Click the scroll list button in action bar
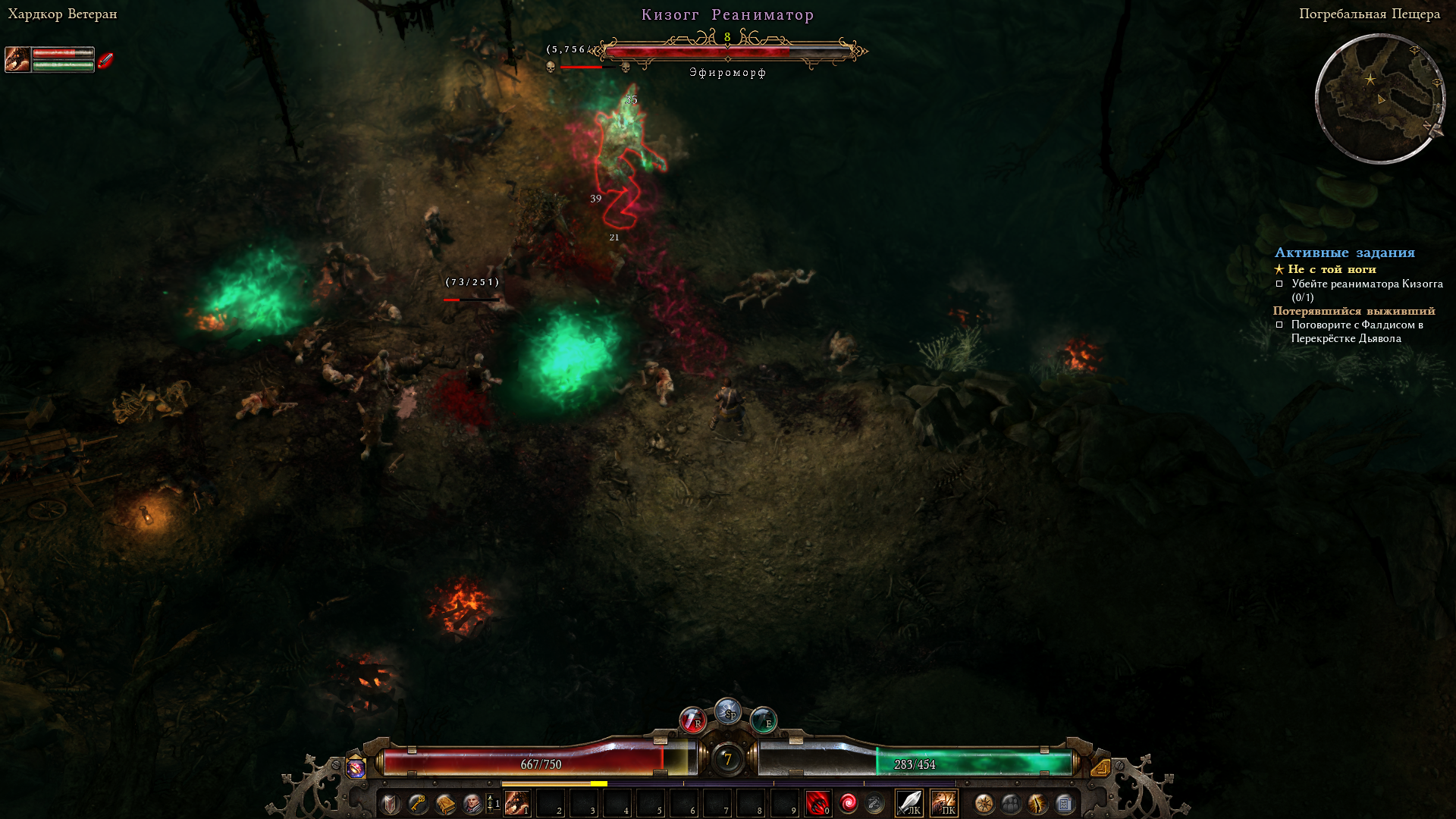Image resolution: width=1456 pixels, height=819 pixels. [1065, 804]
